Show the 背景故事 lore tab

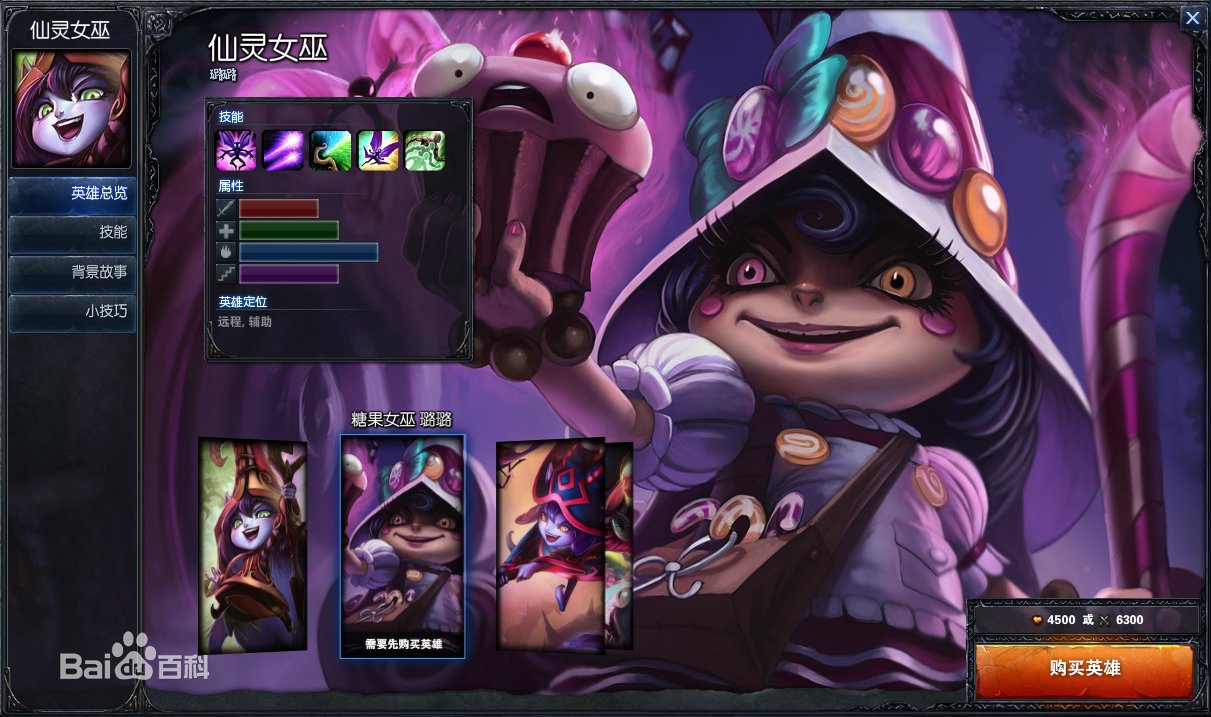coord(70,272)
